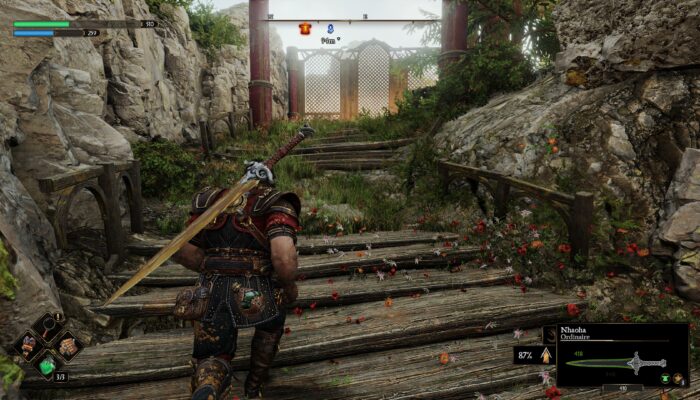Open the Nhaoha sword weapon panel

pyautogui.click(x=622, y=355)
